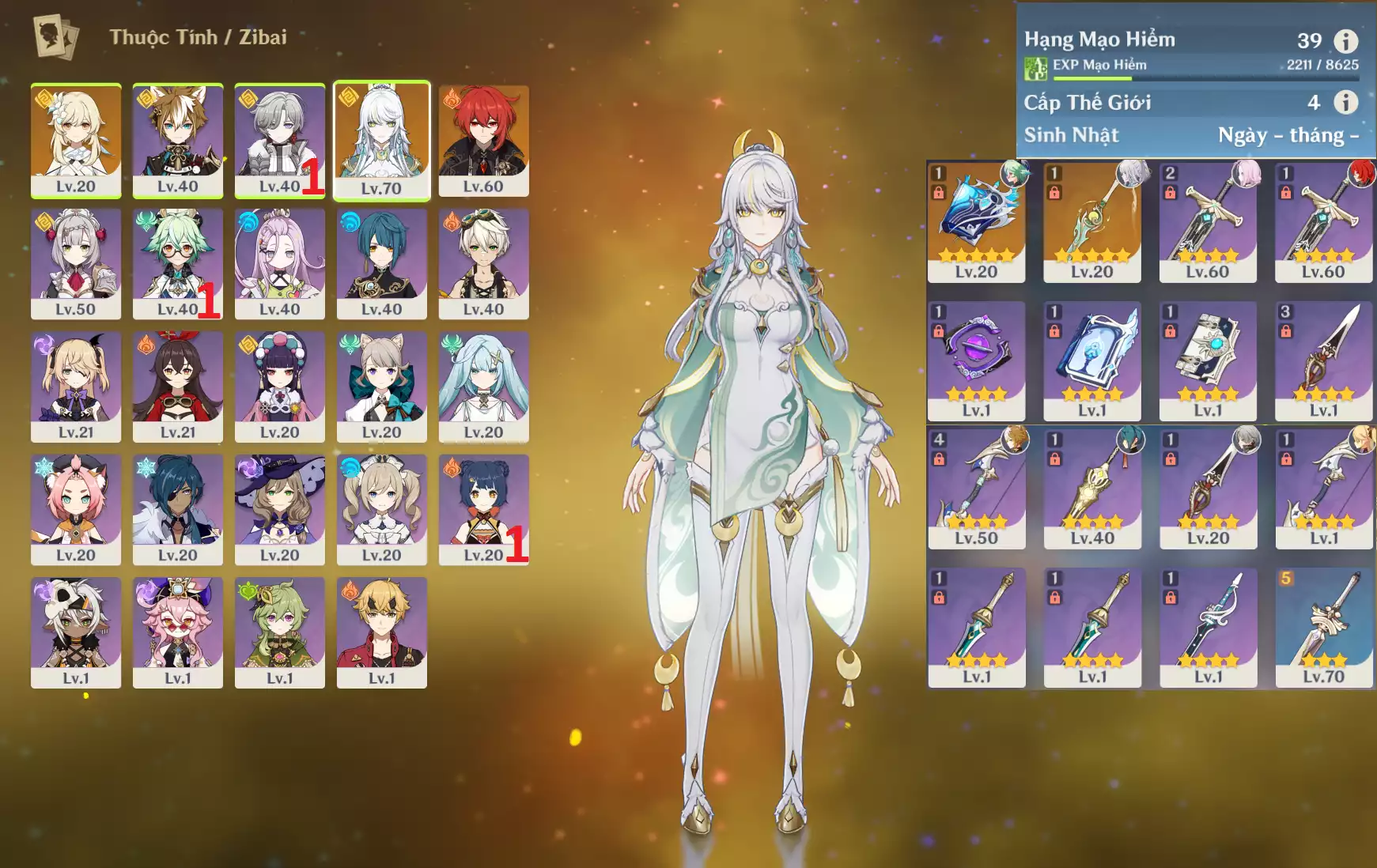Select Thoma's Lv.1 character card
The width and height of the screenshot is (1377, 868).
[x=381, y=632]
